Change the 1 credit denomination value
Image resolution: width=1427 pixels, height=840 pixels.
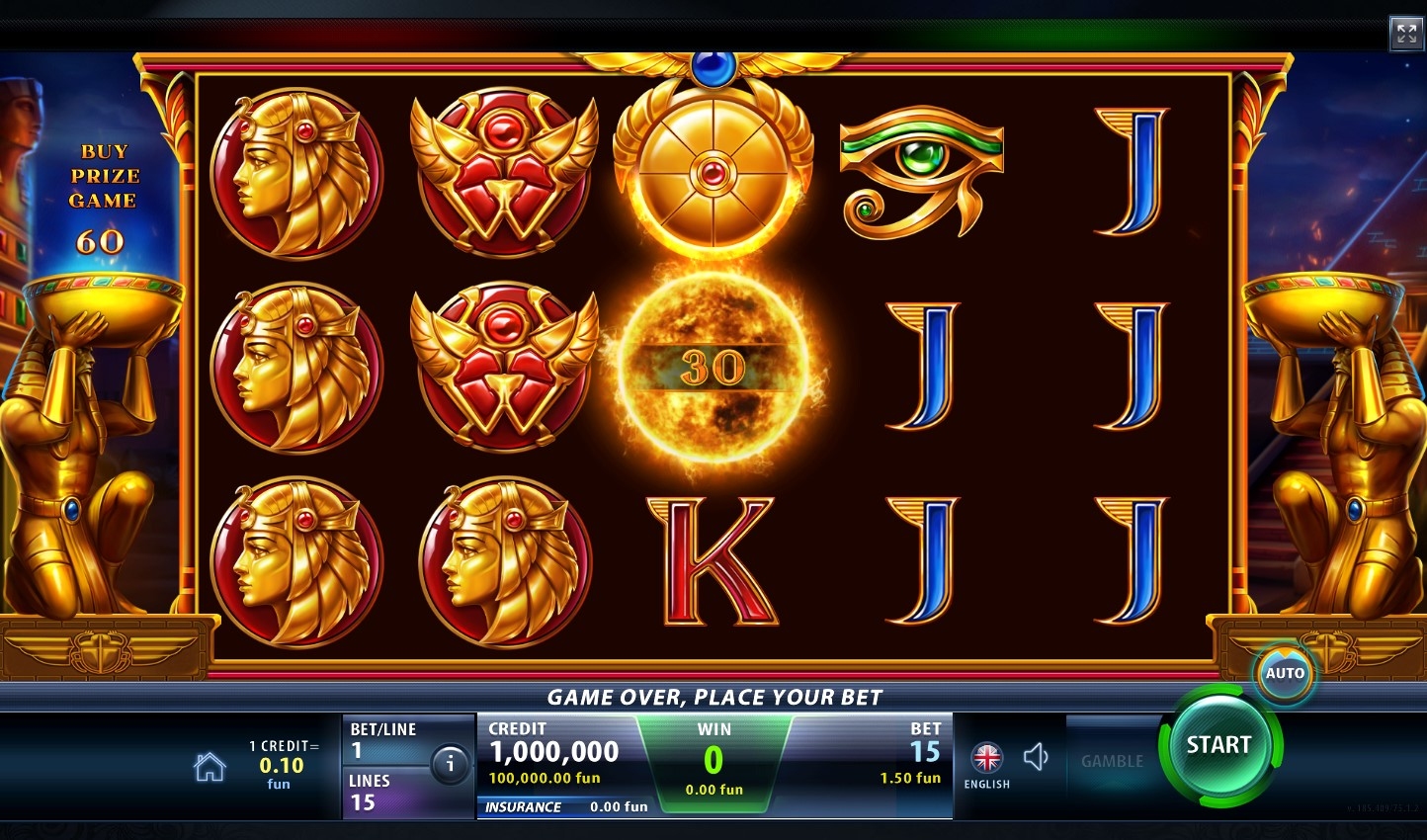282,765
